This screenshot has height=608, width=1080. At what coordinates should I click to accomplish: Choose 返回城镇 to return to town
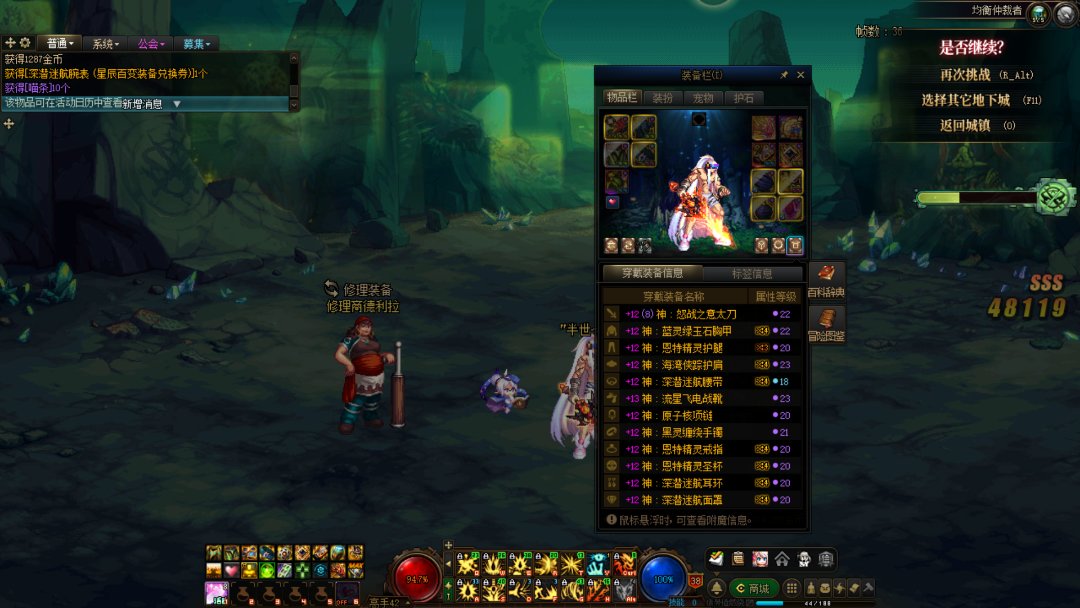[964, 125]
